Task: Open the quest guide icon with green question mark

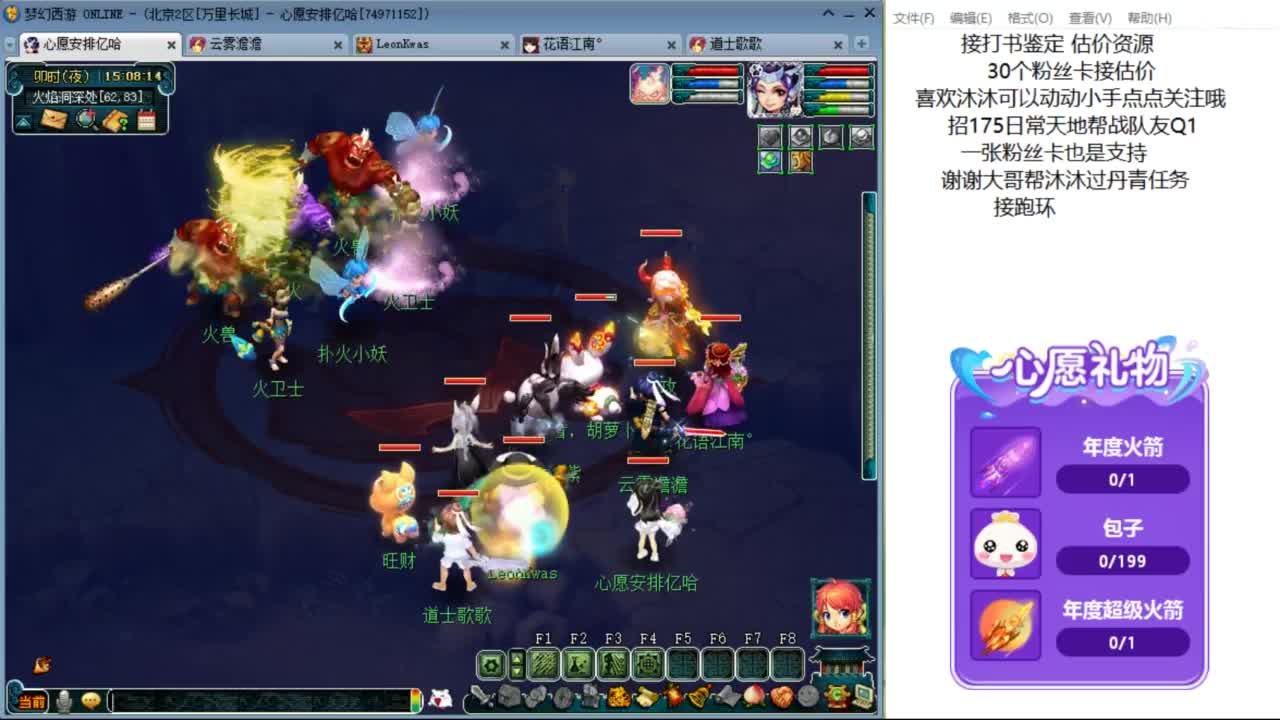Action: [115, 120]
